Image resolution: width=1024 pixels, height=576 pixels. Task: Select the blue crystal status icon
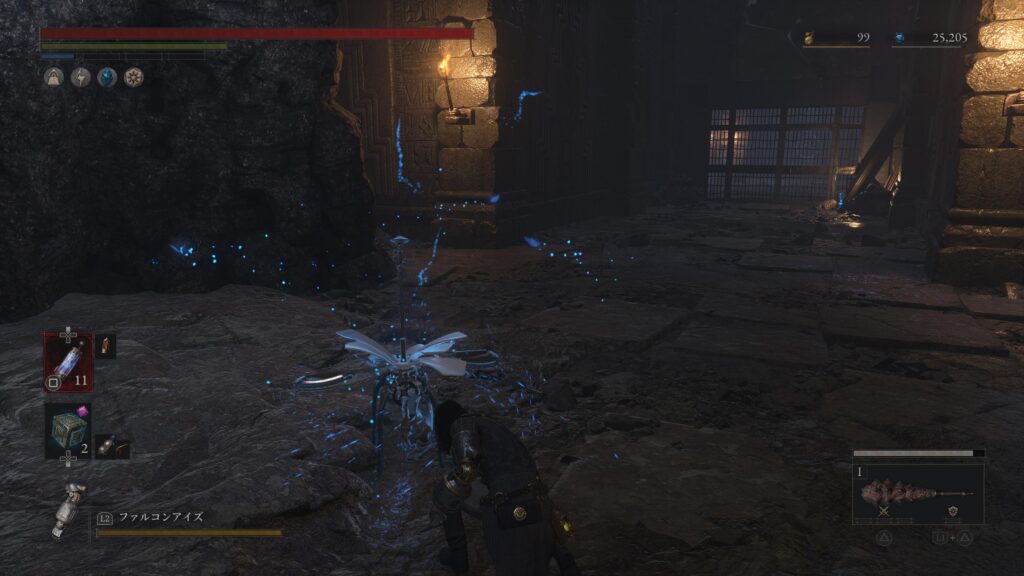(107, 77)
